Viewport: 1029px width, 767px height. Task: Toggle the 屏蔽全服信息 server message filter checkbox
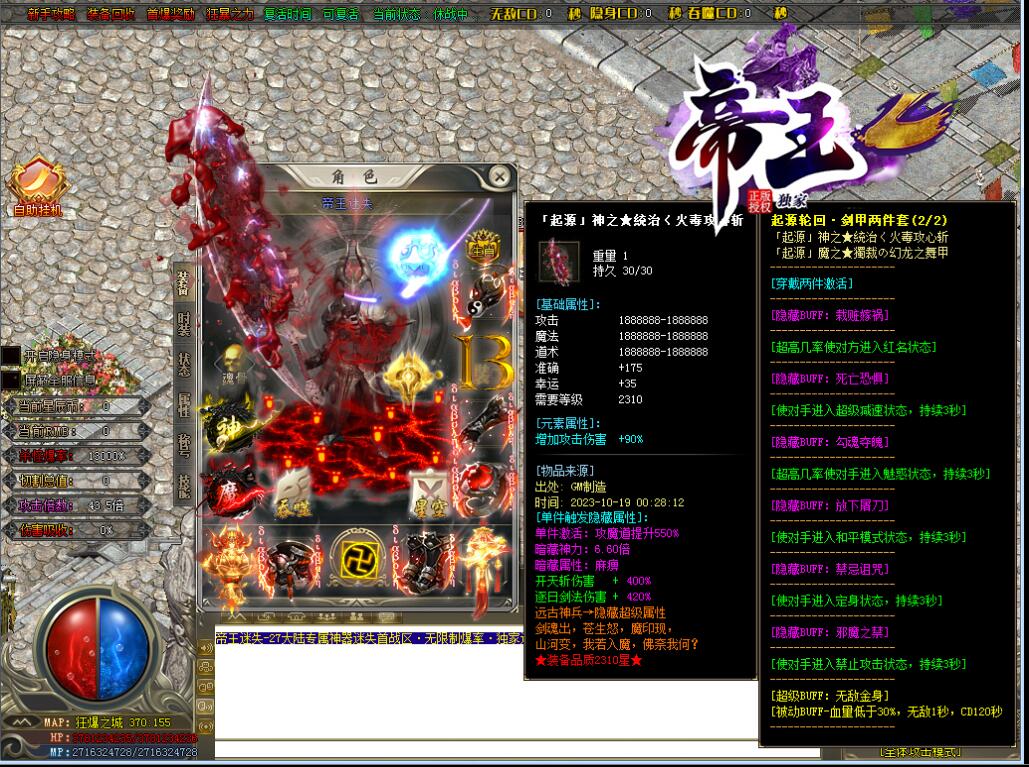[10, 380]
